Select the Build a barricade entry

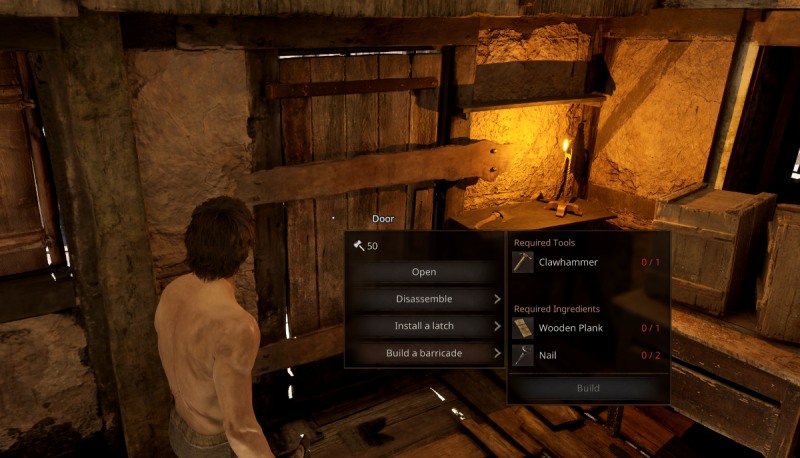(x=424, y=353)
